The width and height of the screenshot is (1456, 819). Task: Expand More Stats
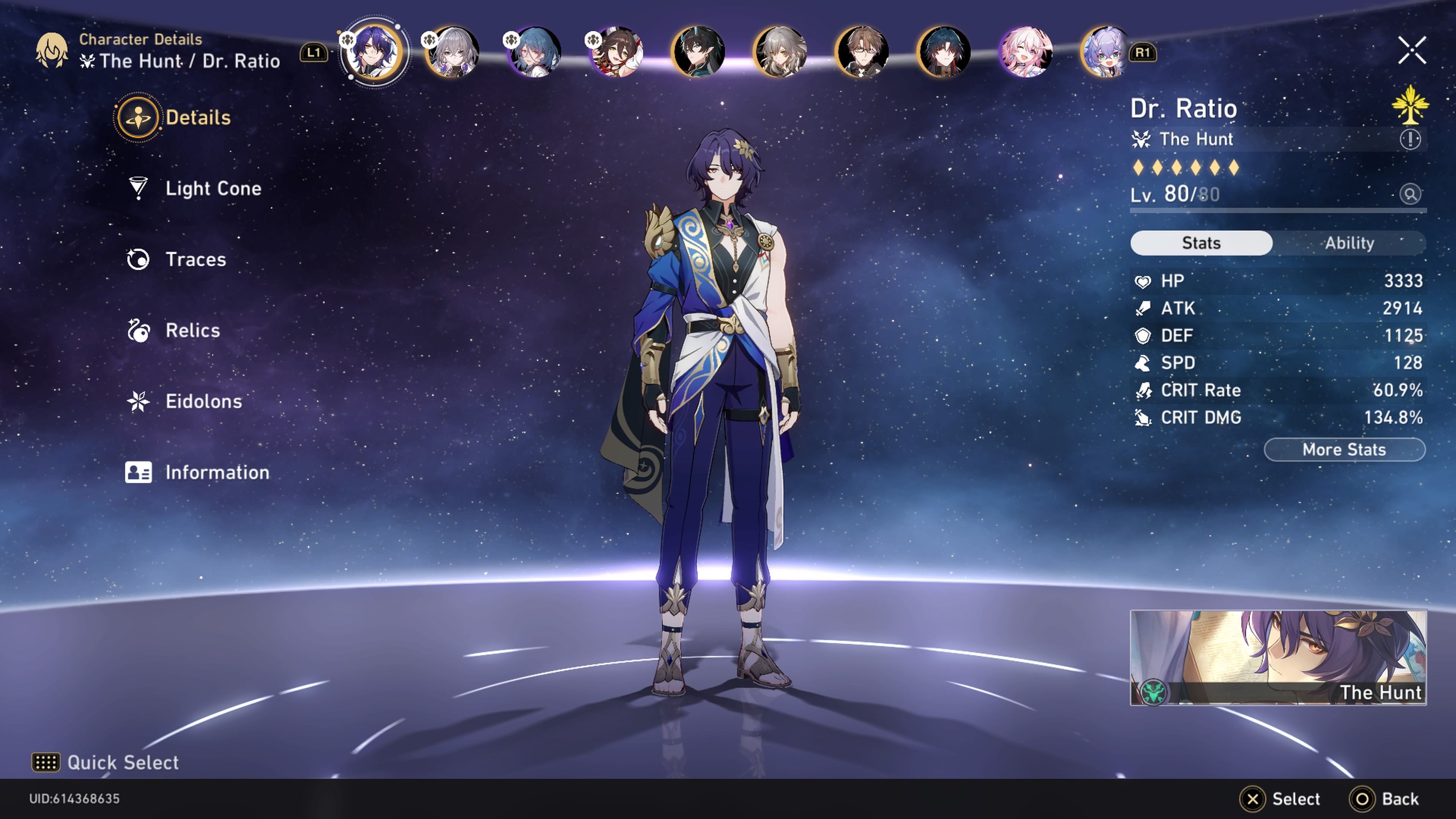[1344, 449]
